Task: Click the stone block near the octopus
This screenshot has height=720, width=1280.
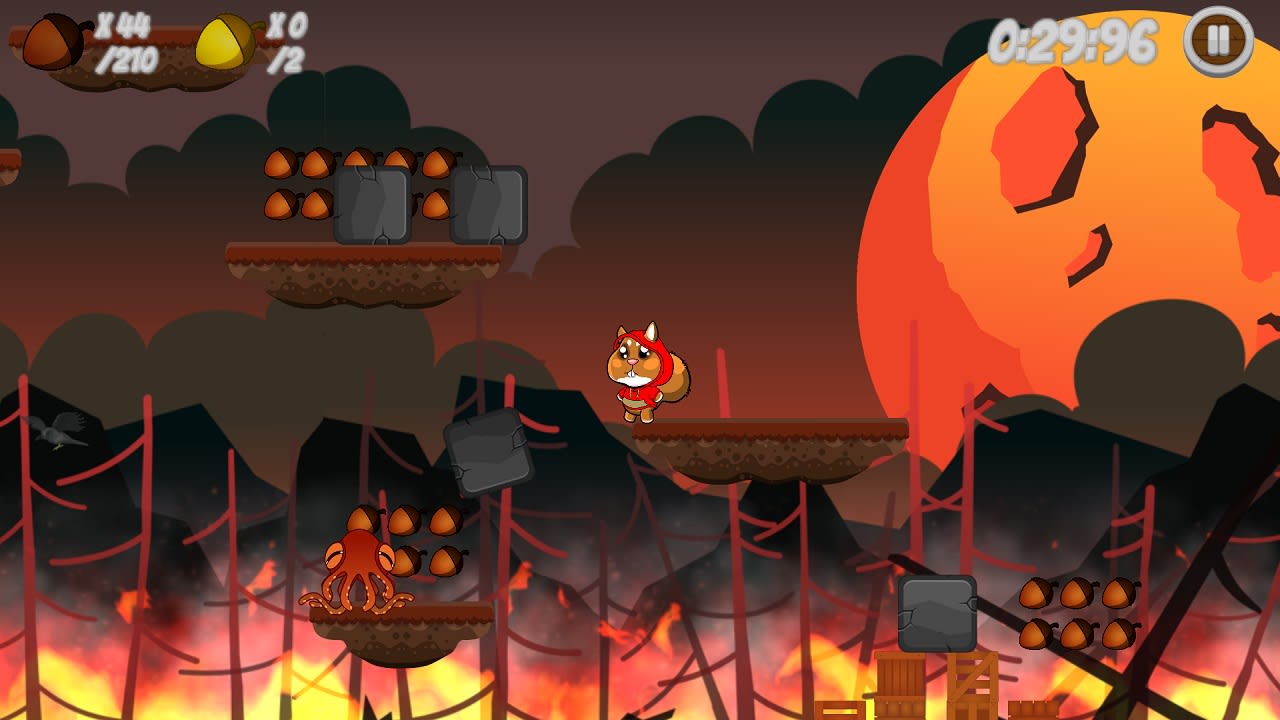Action: click(487, 453)
